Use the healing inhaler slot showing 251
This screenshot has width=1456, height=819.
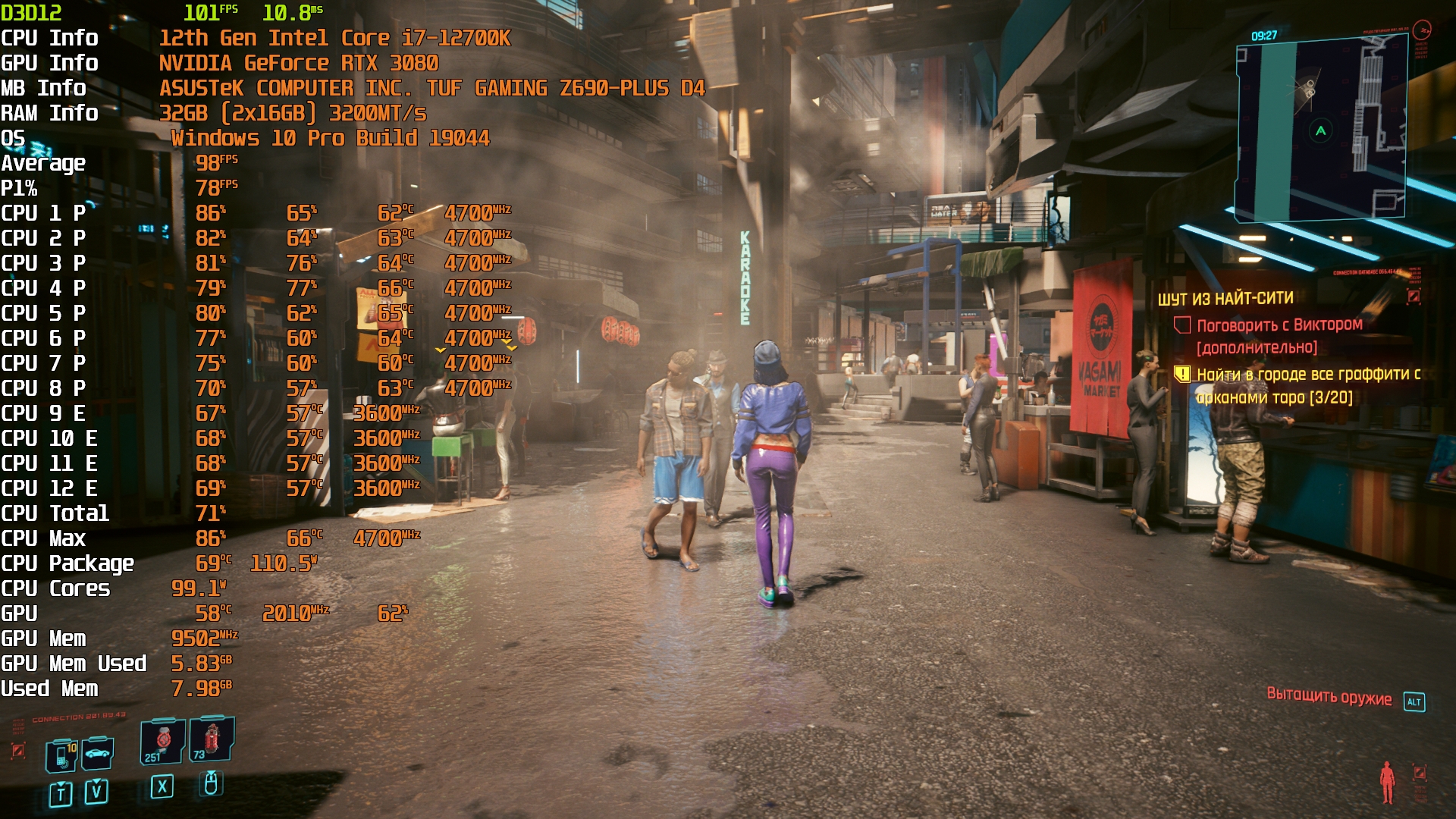click(x=162, y=742)
